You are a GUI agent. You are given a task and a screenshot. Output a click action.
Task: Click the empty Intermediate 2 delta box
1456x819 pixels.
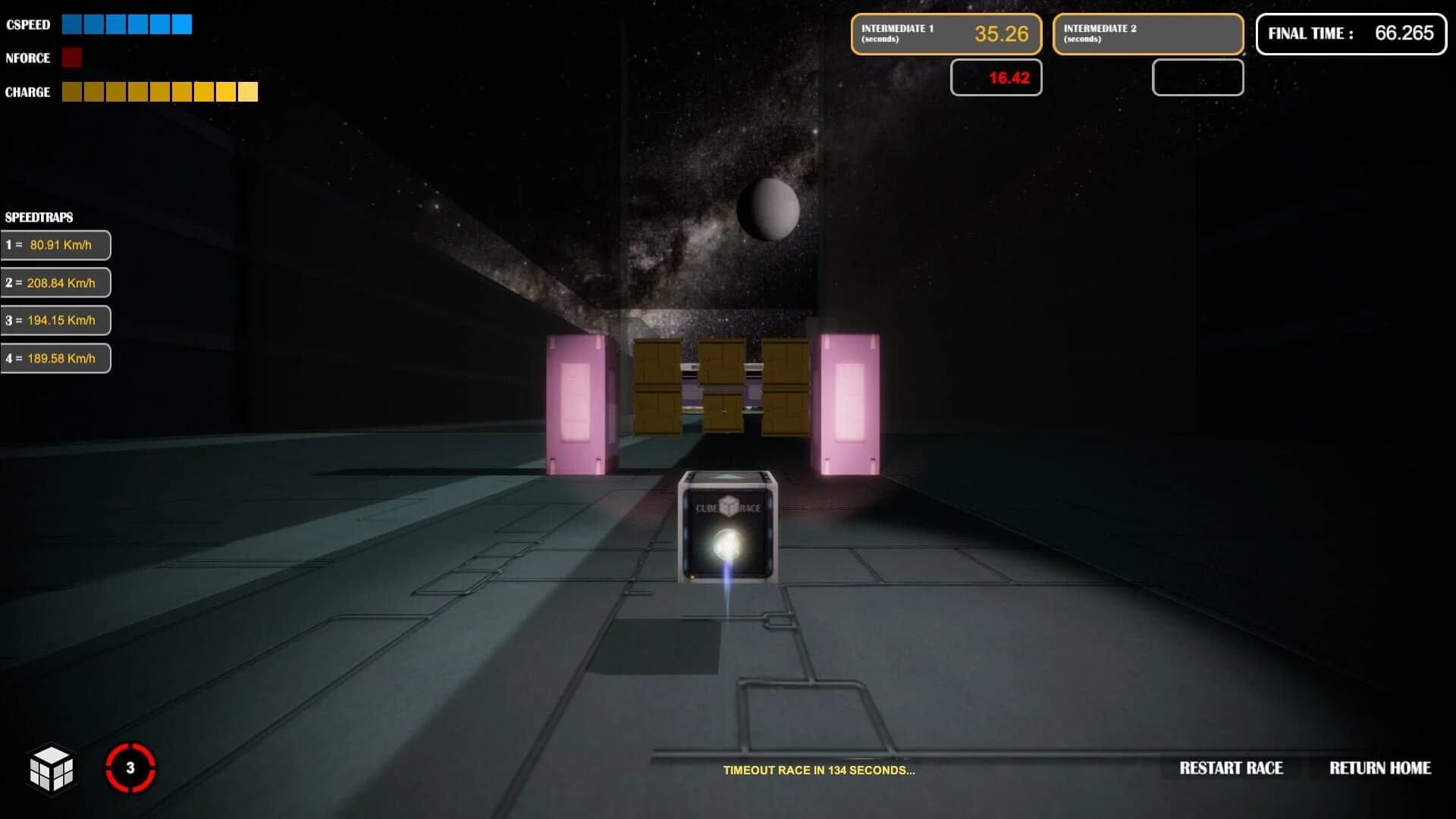click(1197, 77)
